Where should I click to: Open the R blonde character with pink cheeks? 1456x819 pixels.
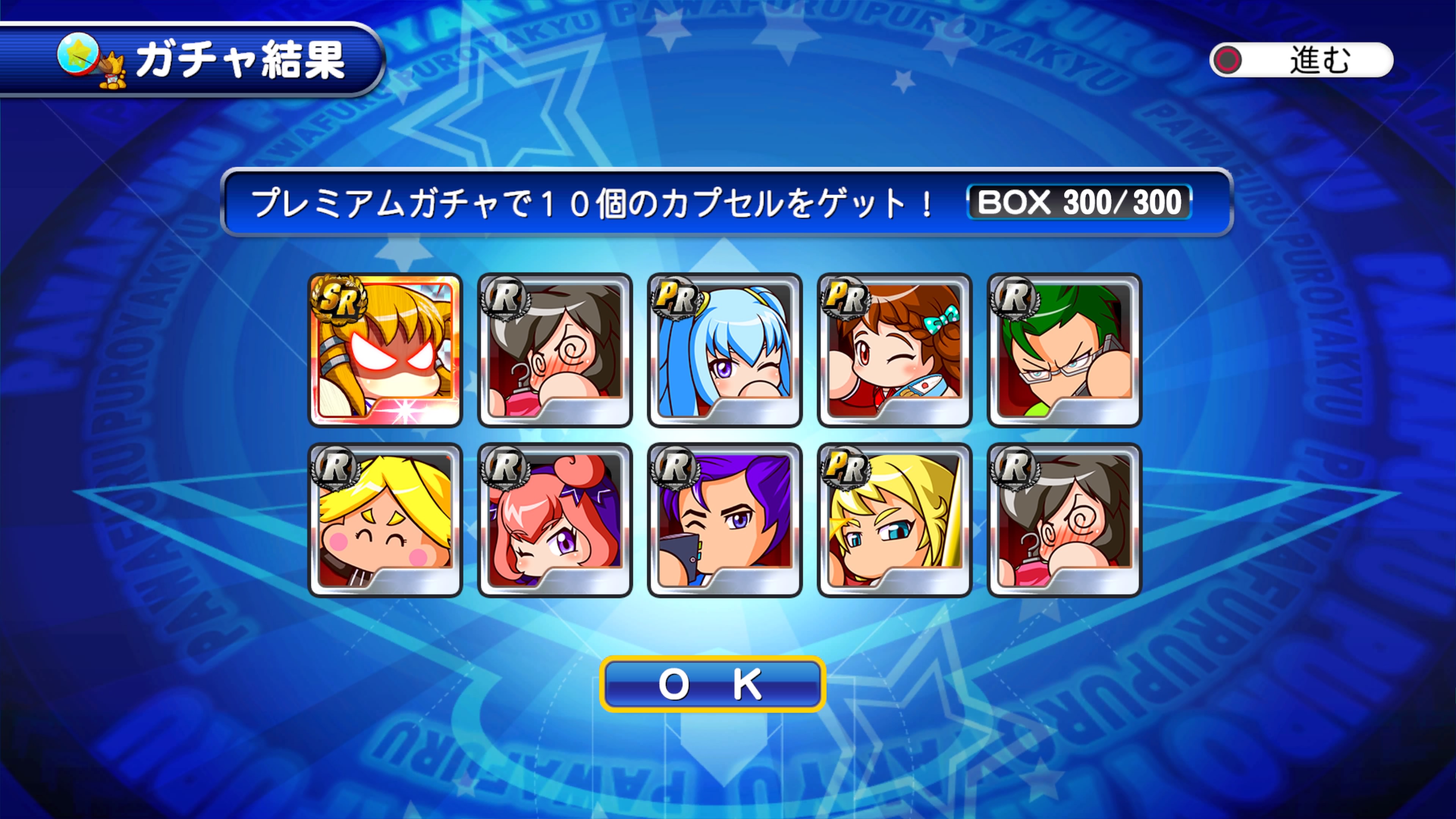point(386,520)
